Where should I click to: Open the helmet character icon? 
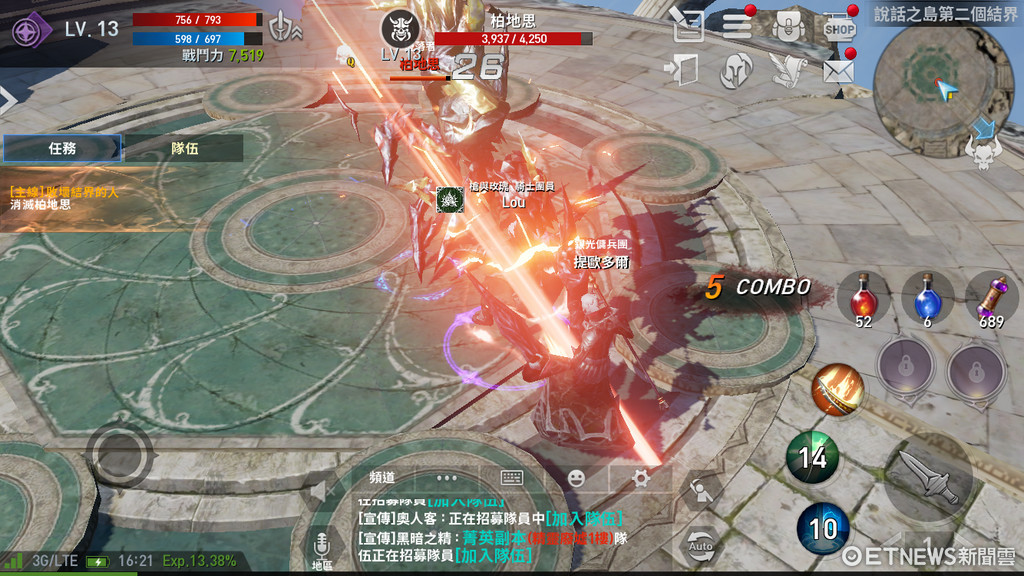pyautogui.click(x=736, y=70)
